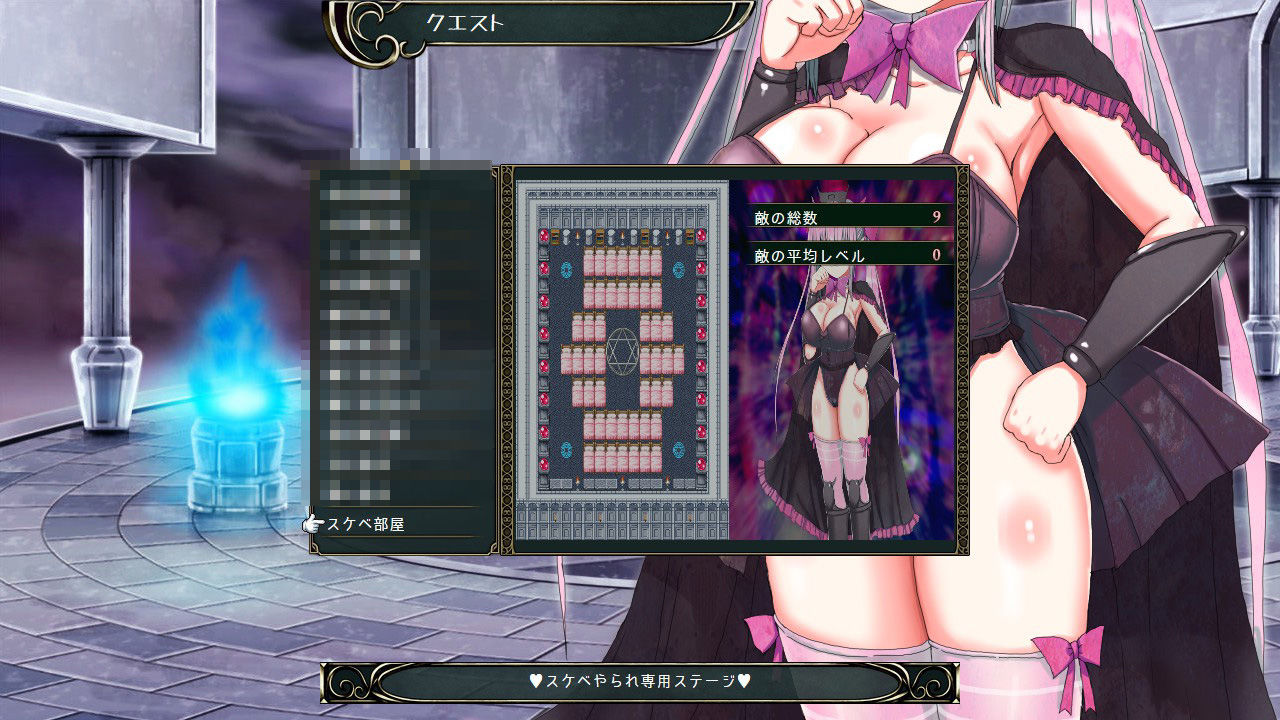This screenshot has height=720, width=1280.
Task: Click the stage map preview thumbnail
Action: tap(622, 360)
